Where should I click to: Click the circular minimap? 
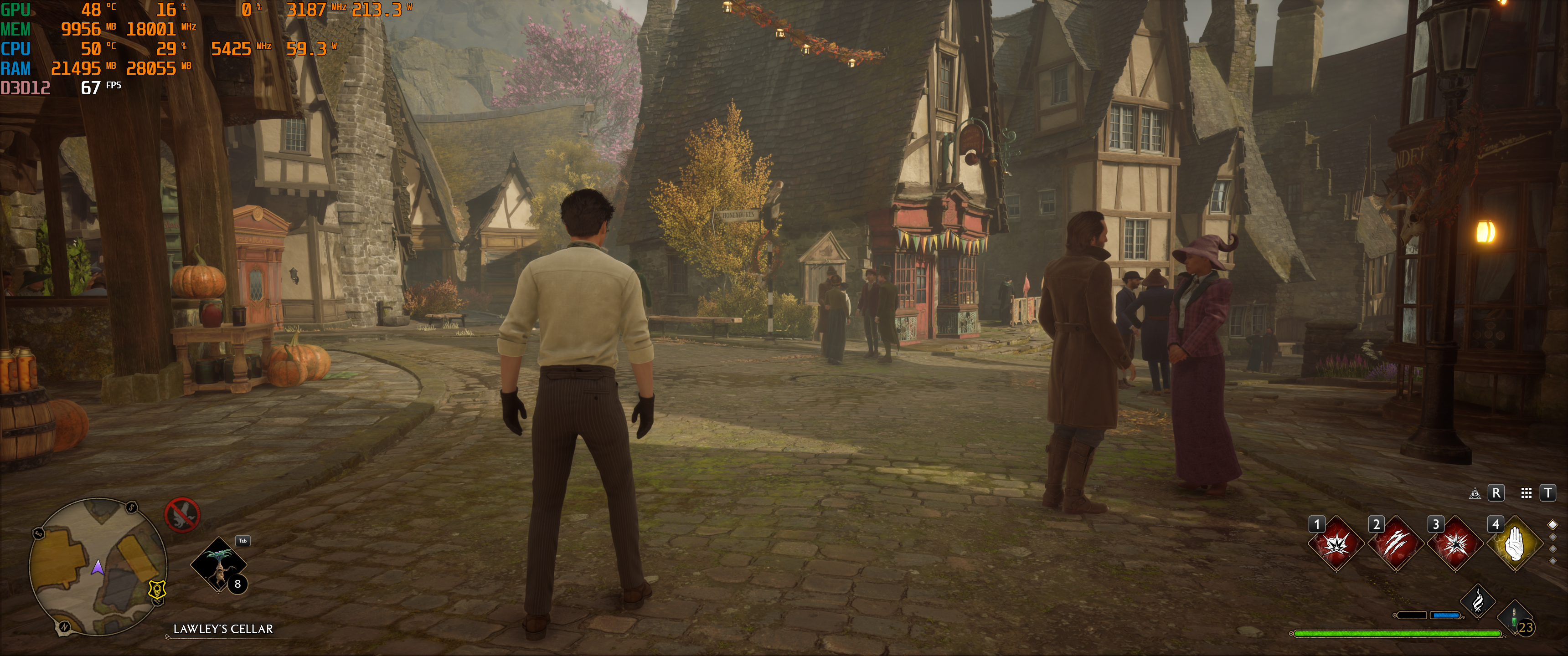(98, 566)
